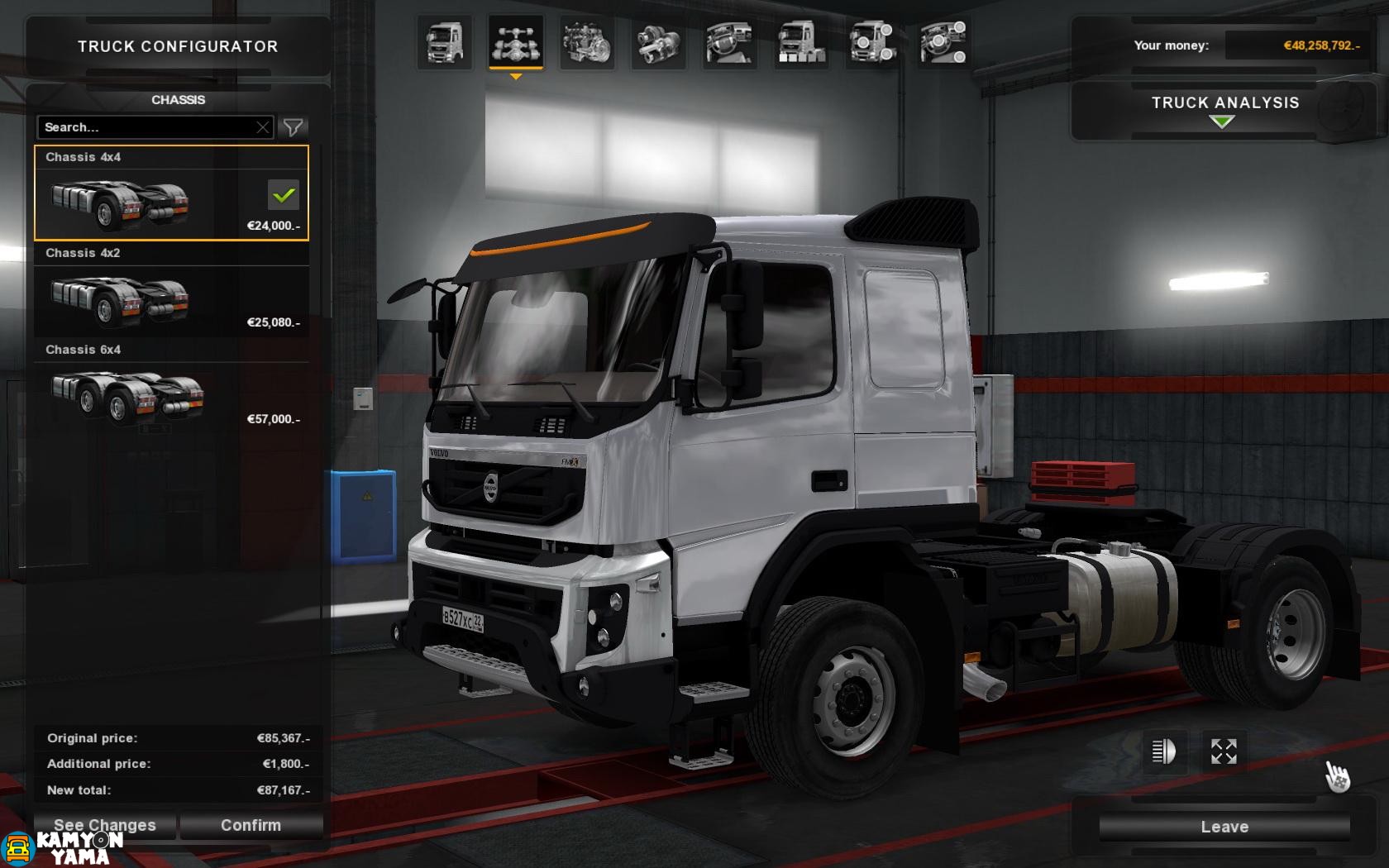The width and height of the screenshot is (1389, 868).
Task: Activate the free camera view icon
Action: click(1224, 751)
